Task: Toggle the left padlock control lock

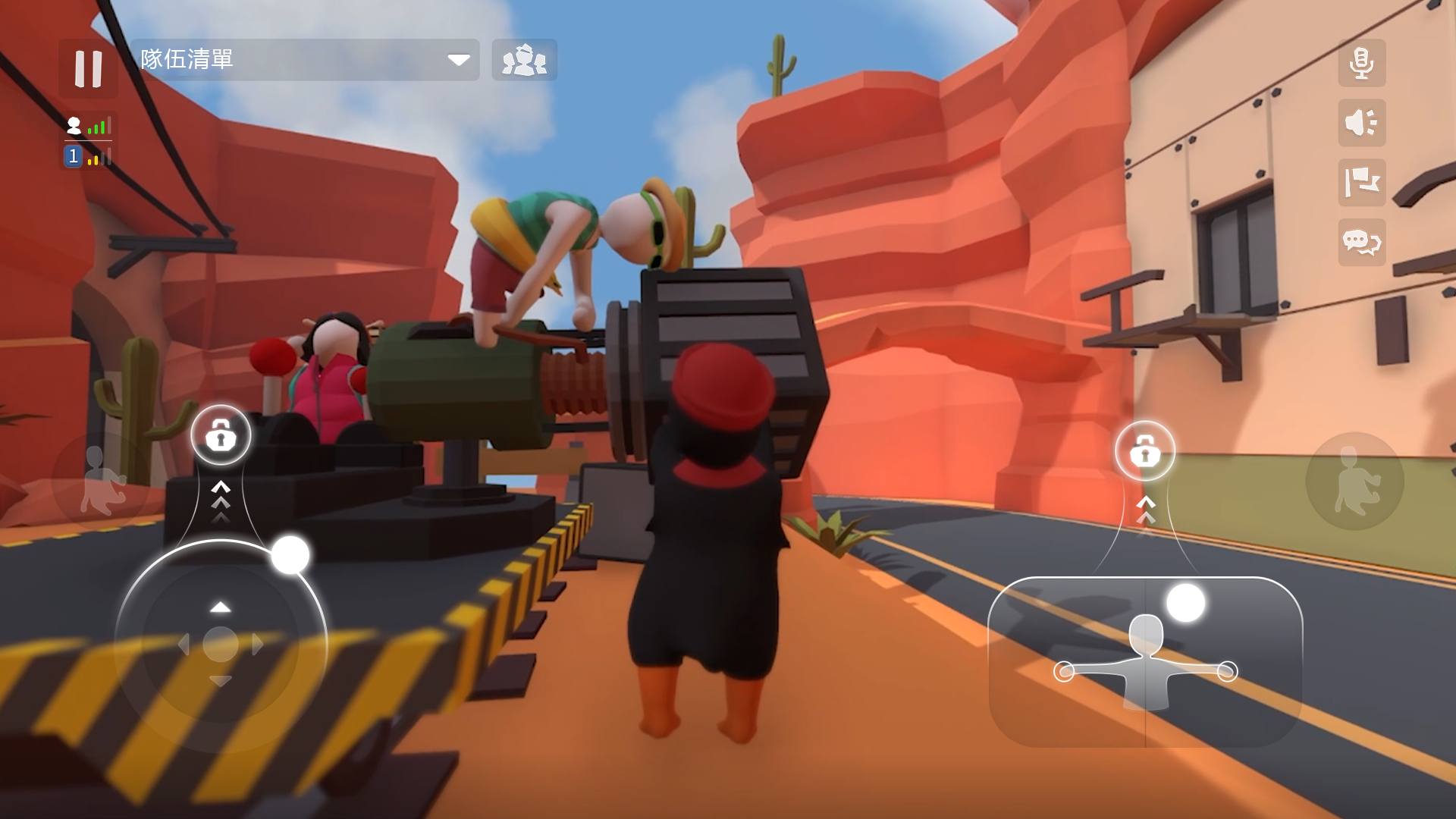Action: [x=221, y=435]
